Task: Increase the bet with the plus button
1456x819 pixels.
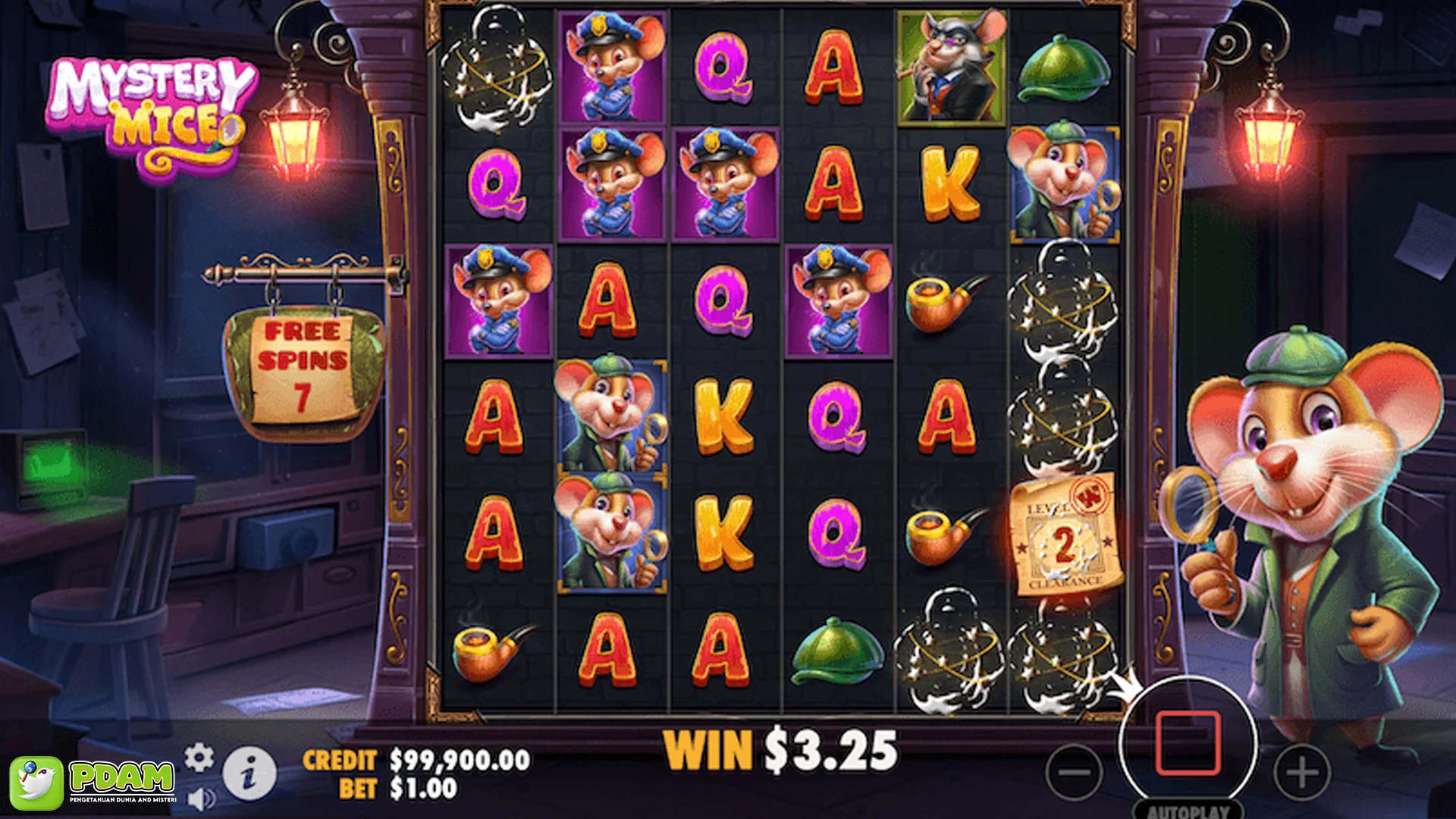Action: [x=1301, y=773]
